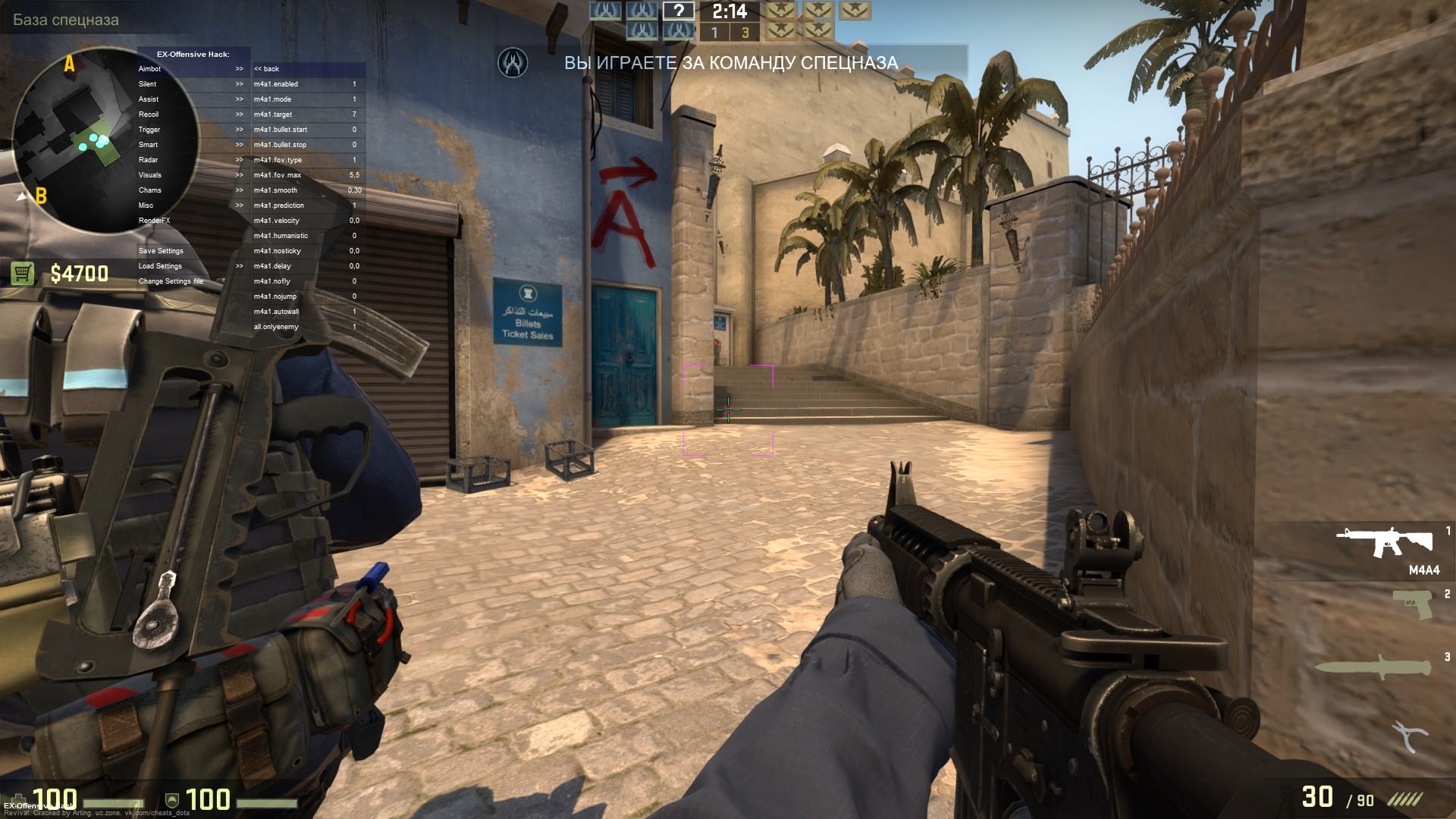Choose the defuse kit pliers icon
Image resolution: width=1456 pixels, height=819 pixels.
[1409, 736]
